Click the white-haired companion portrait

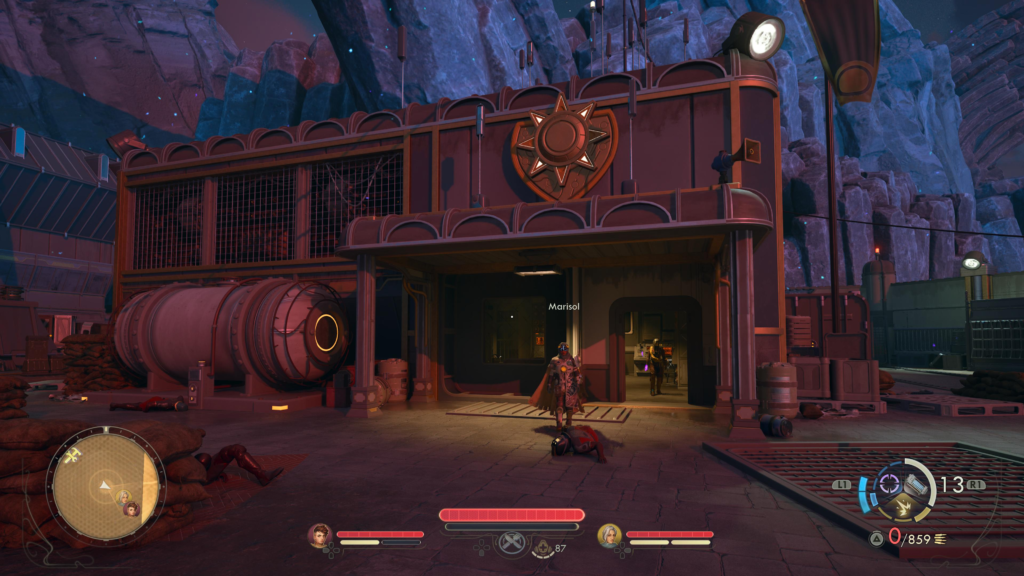[x=609, y=535]
